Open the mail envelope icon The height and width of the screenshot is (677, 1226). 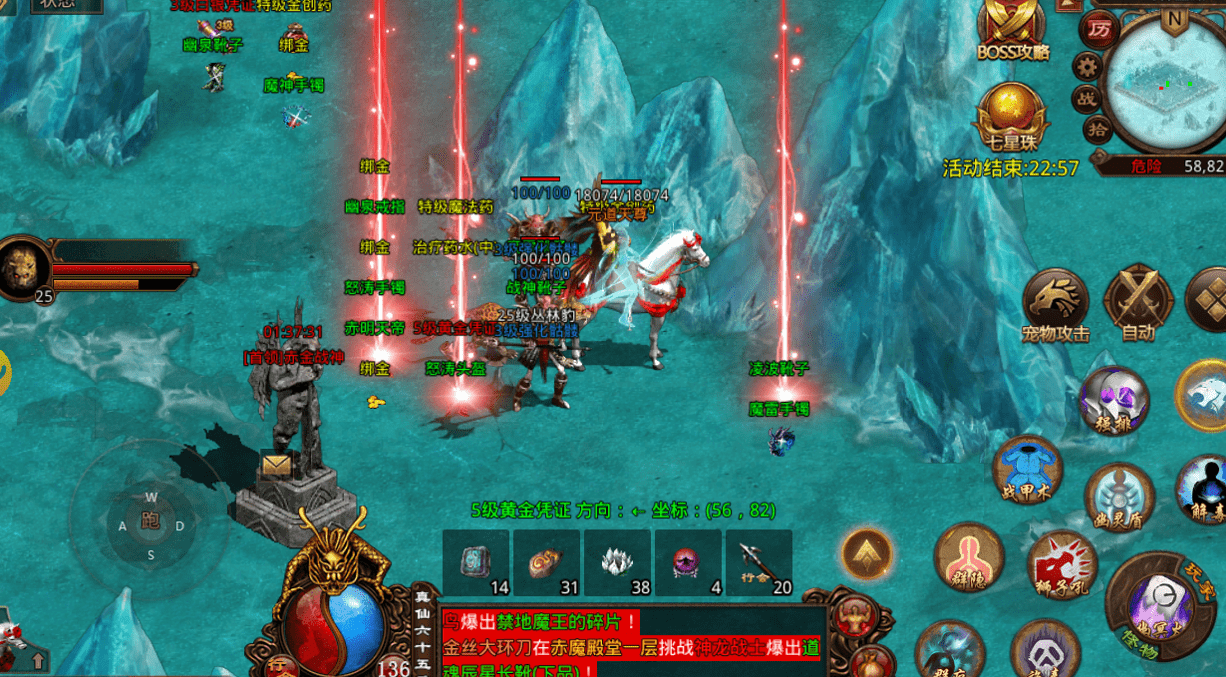275,463
